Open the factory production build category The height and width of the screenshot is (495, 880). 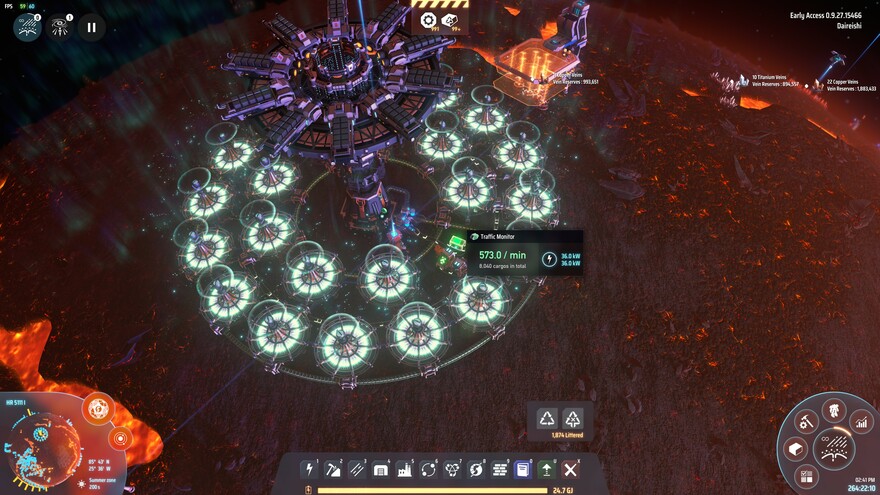[405, 468]
